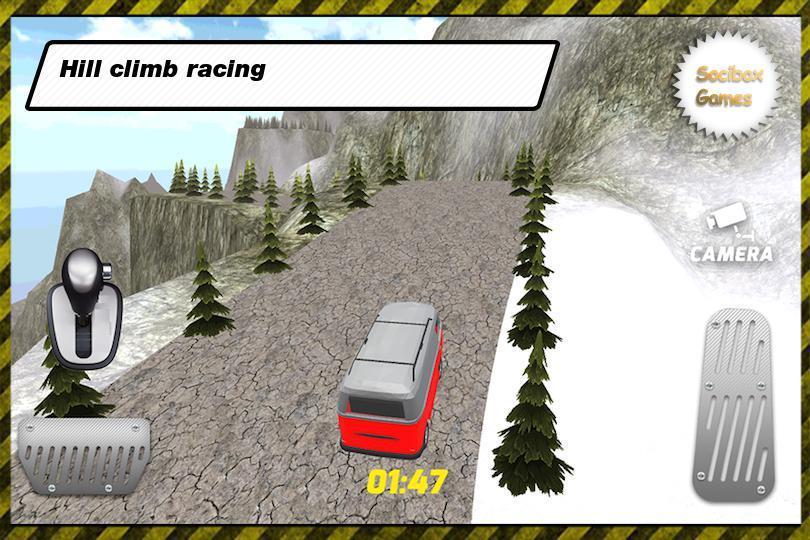This screenshot has width=810, height=540.
Task: Switch the camera view
Action: tap(731, 236)
